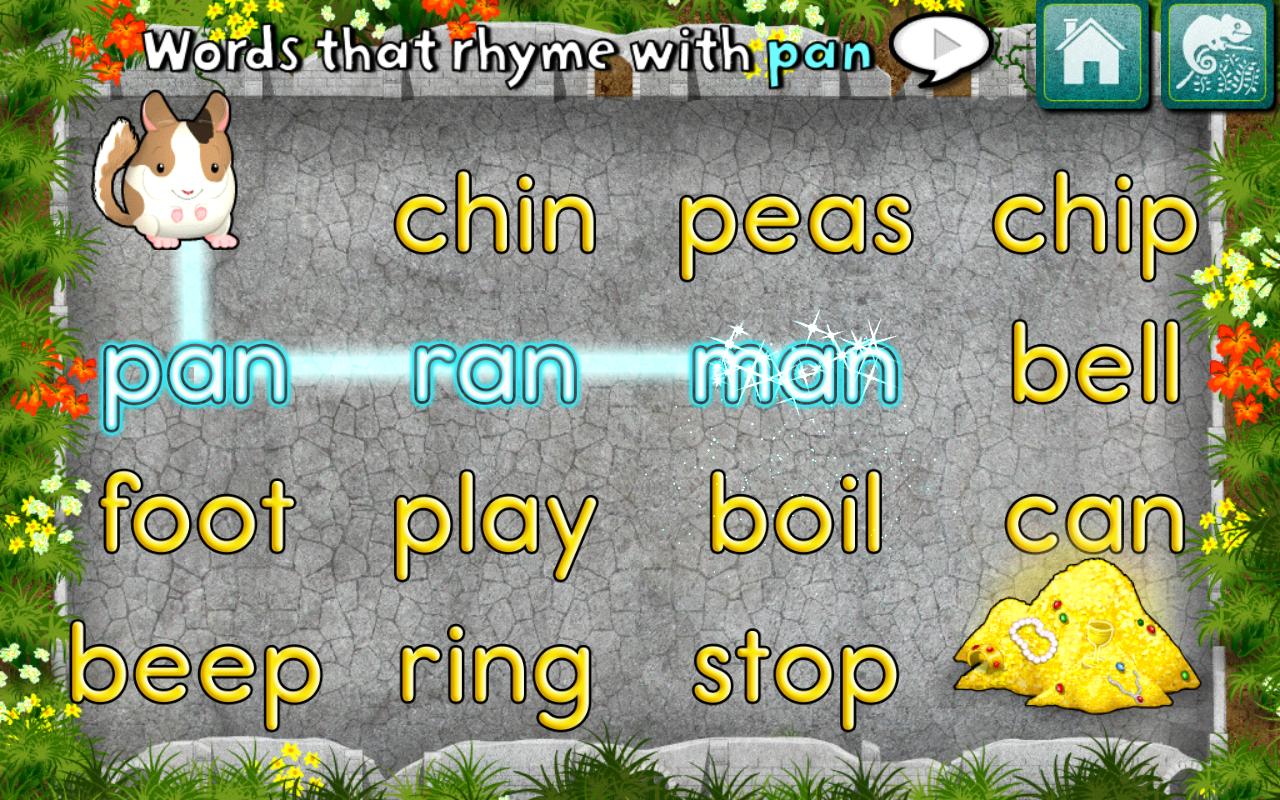Play the spoken instructions speech bubble
Screen dimensions: 1280x800
[x=941, y=44]
